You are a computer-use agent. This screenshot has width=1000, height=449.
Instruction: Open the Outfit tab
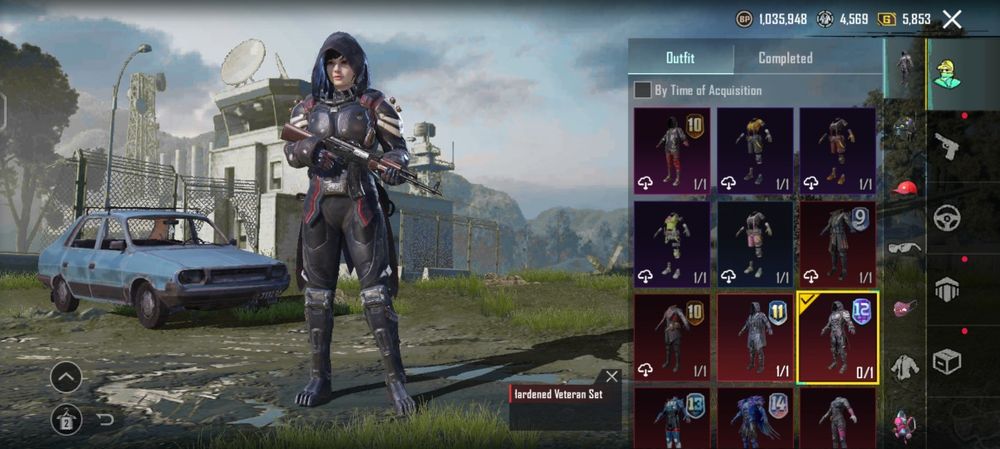pyautogui.click(x=681, y=58)
